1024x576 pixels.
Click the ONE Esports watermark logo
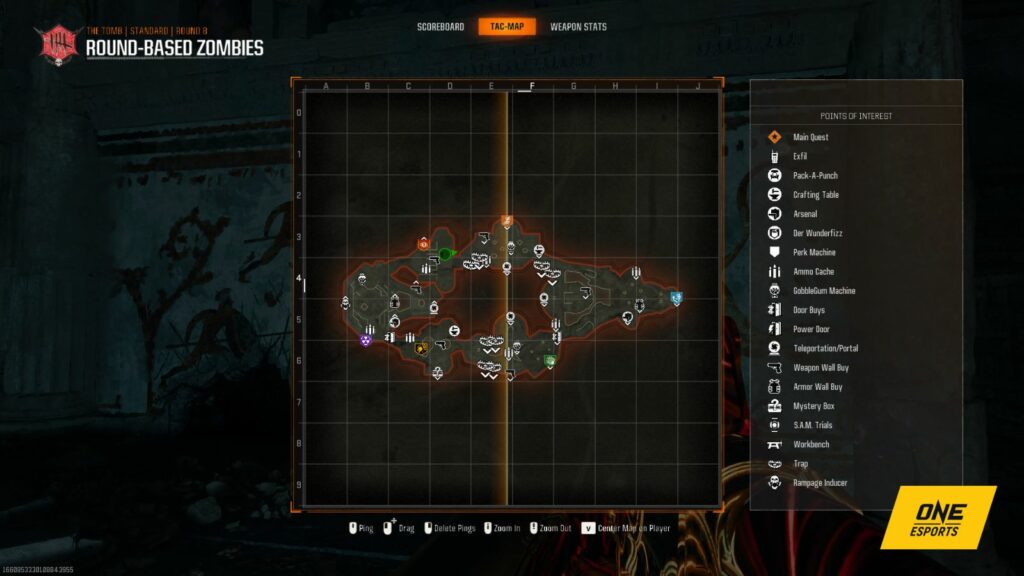pyautogui.click(x=938, y=518)
